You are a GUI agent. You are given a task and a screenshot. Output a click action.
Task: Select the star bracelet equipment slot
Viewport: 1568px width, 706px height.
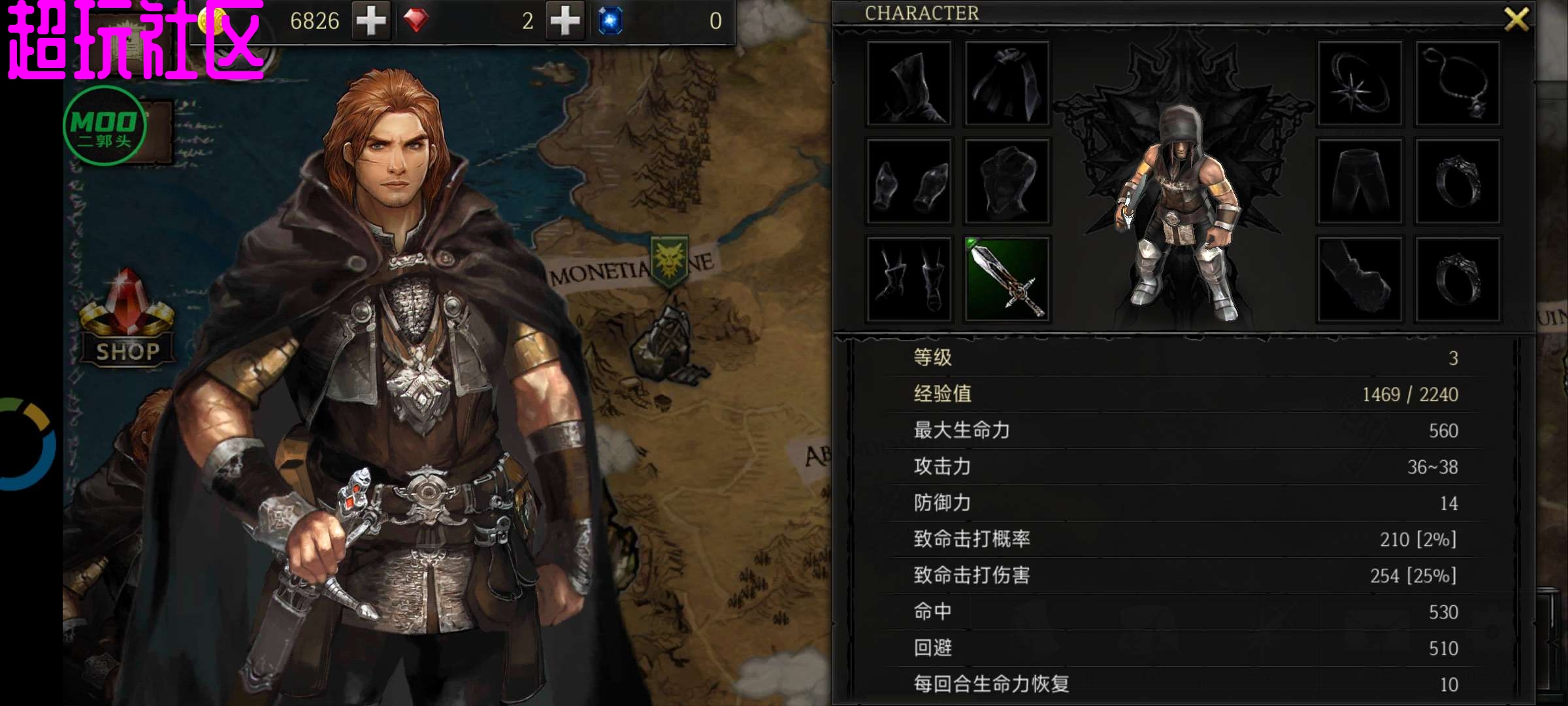(1360, 84)
